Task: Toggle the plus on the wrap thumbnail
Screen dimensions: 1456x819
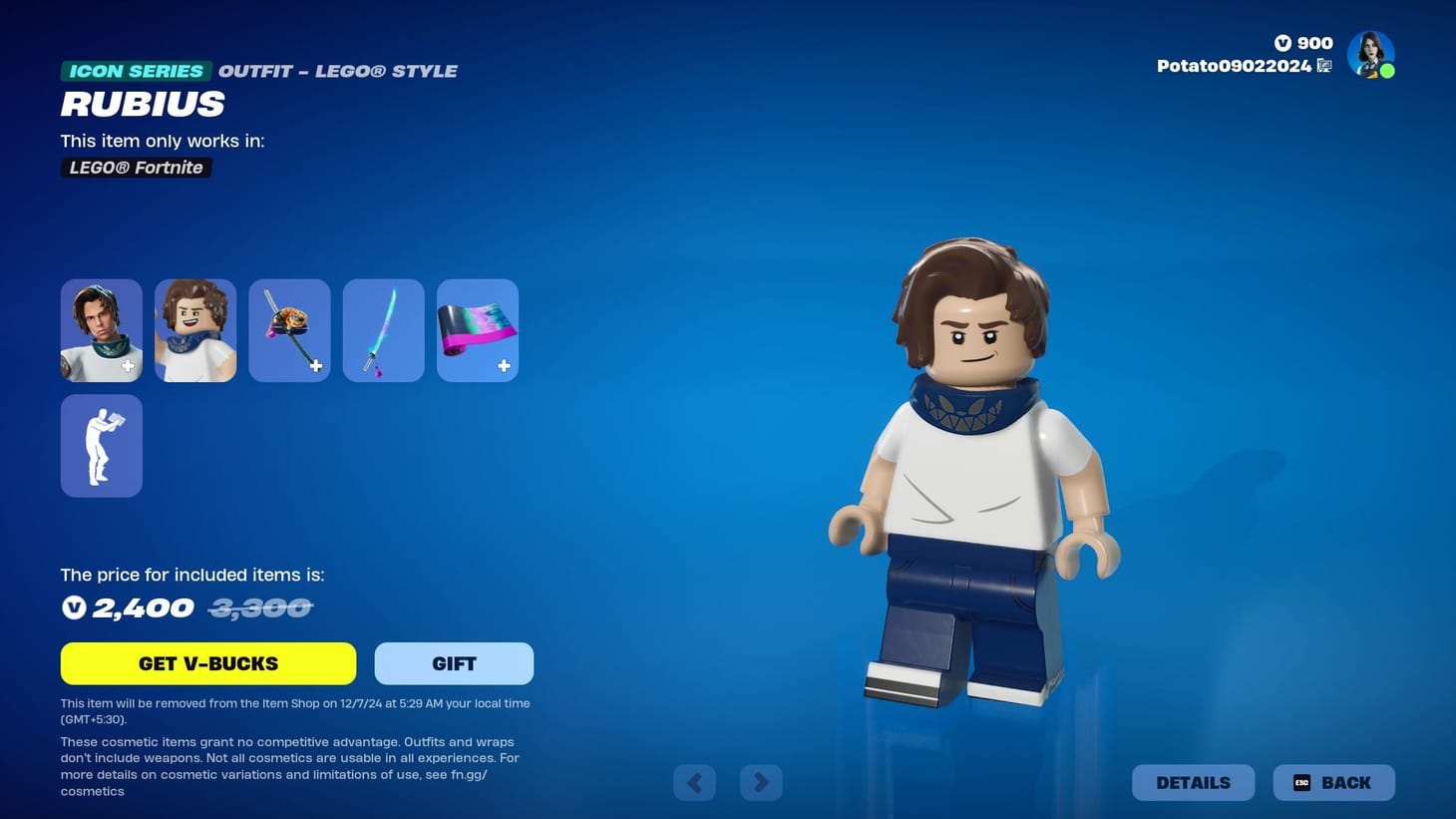Action: [505, 366]
